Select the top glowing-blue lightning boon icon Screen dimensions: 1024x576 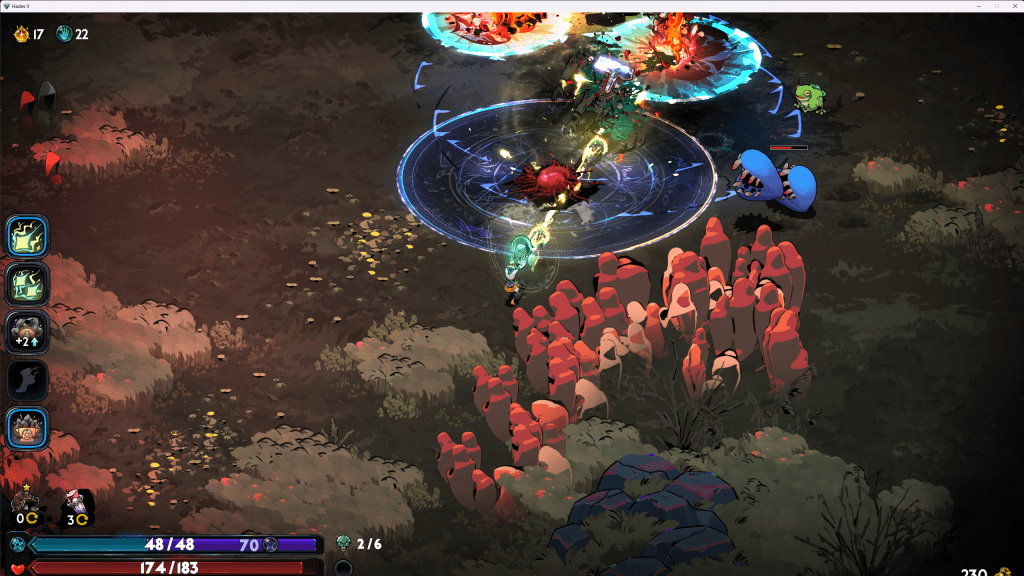(27, 237)
